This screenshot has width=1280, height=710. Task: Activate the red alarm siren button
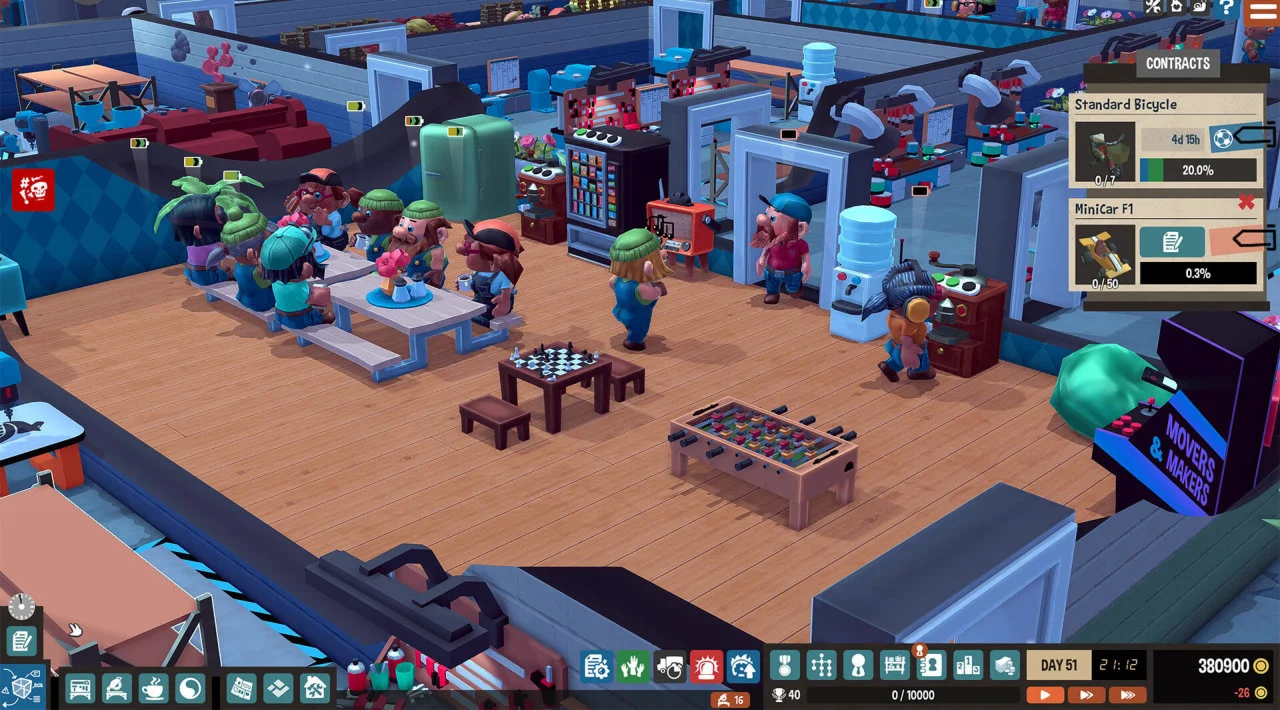[x=706, y=666]
